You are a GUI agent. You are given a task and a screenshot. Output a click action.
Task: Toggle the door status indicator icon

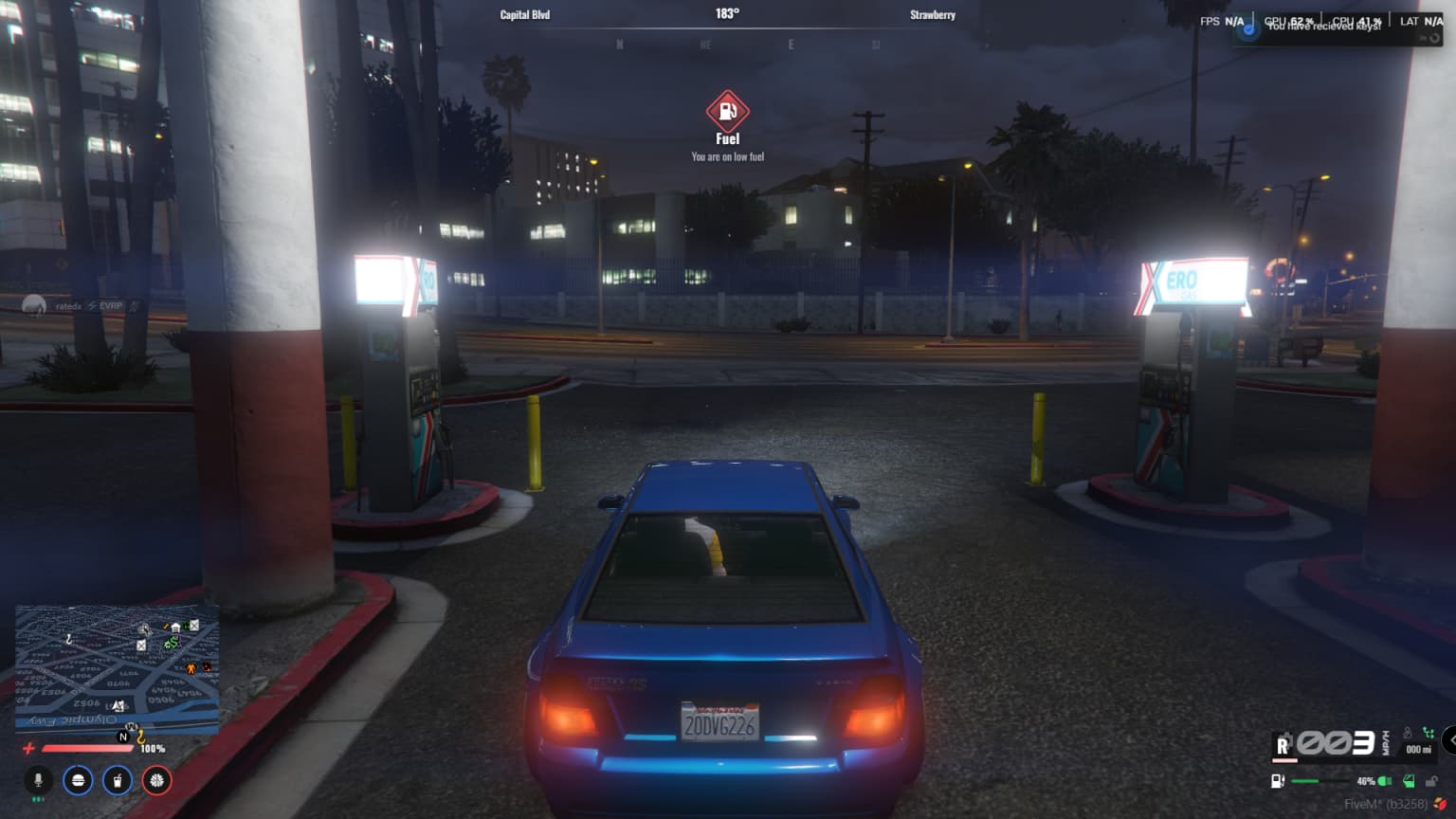coord(1410,780)
